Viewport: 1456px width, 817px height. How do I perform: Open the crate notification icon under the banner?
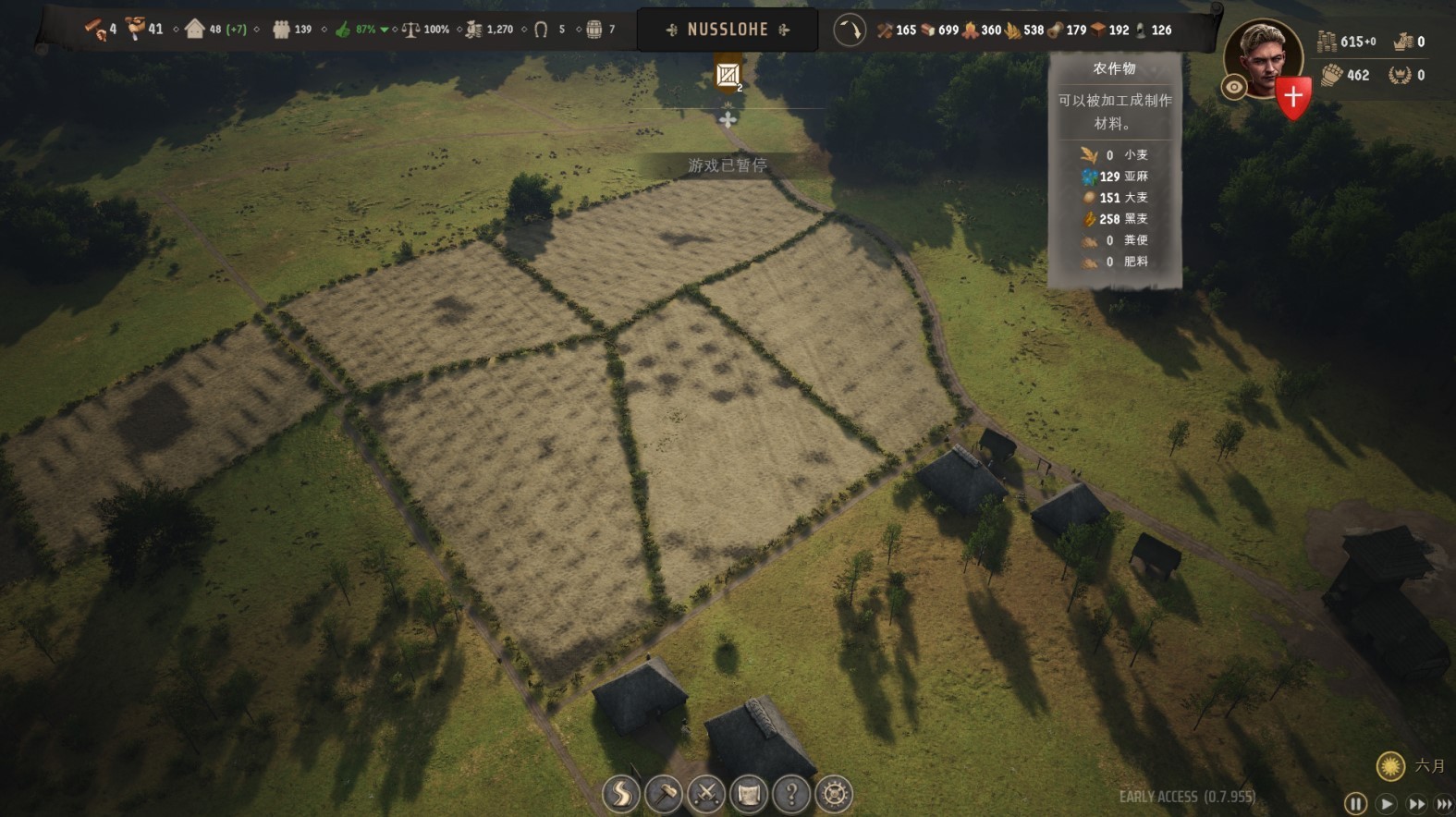(x=728, y=76)
